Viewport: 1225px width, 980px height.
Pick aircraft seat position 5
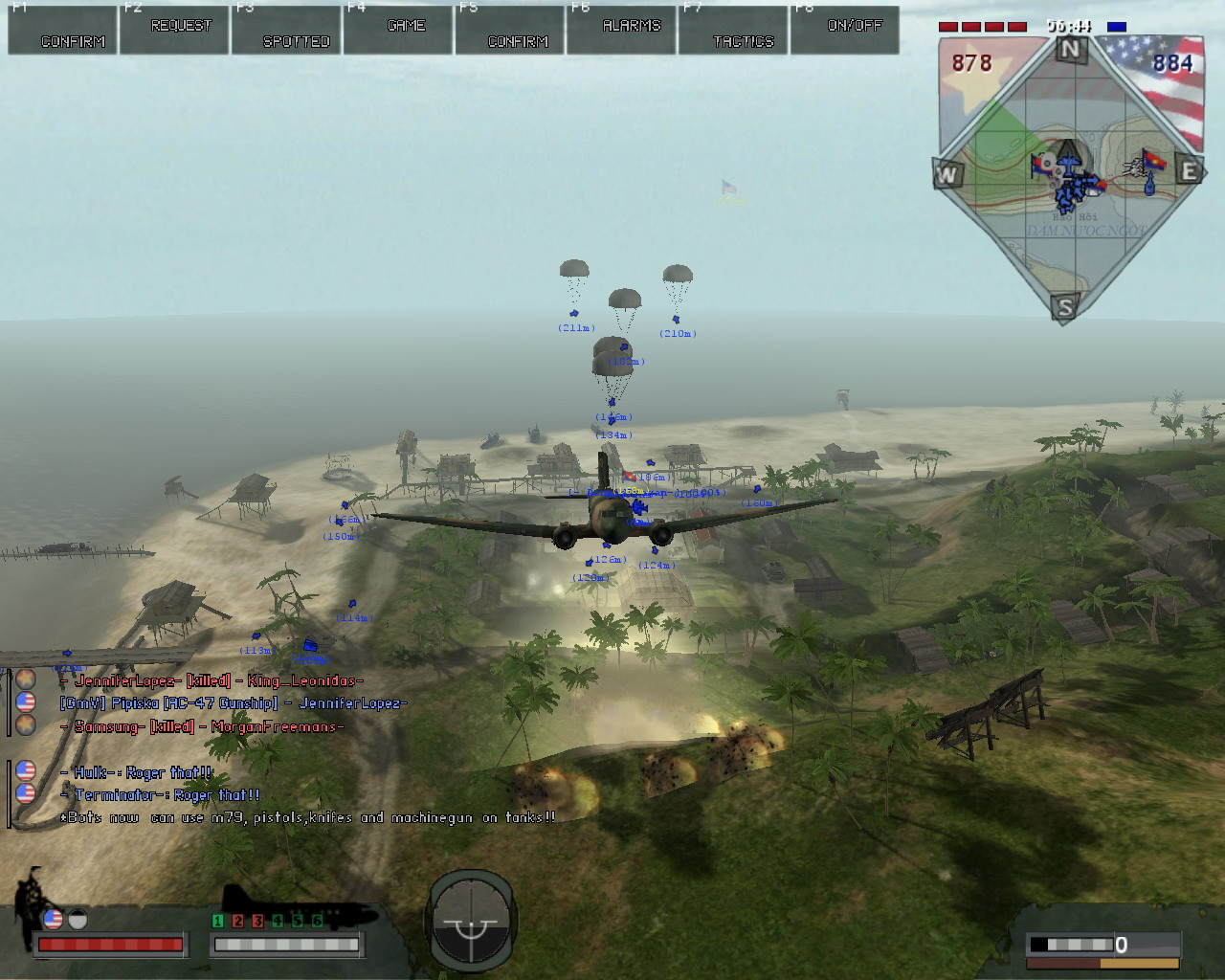[297, 921]
